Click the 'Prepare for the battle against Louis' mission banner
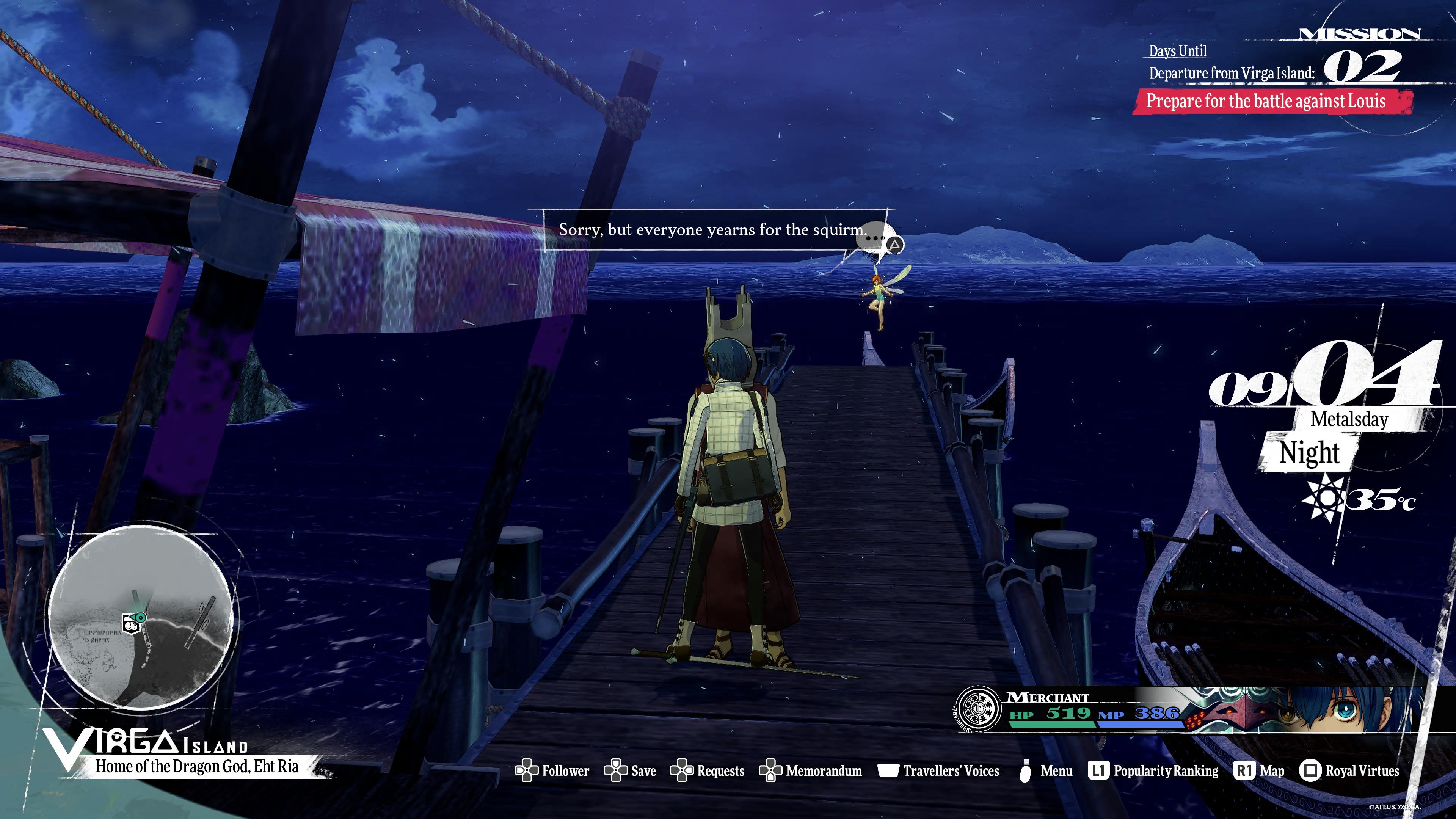1456x819 pixels. (1266, 102)
